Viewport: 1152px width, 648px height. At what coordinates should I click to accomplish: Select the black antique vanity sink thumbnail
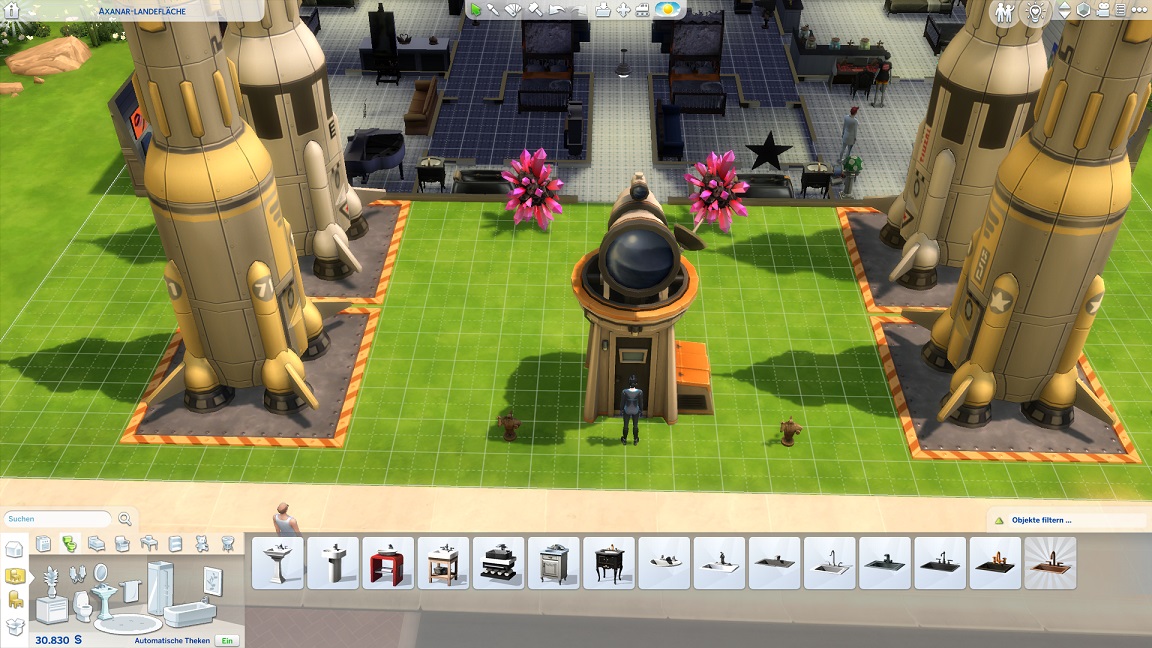608,563
